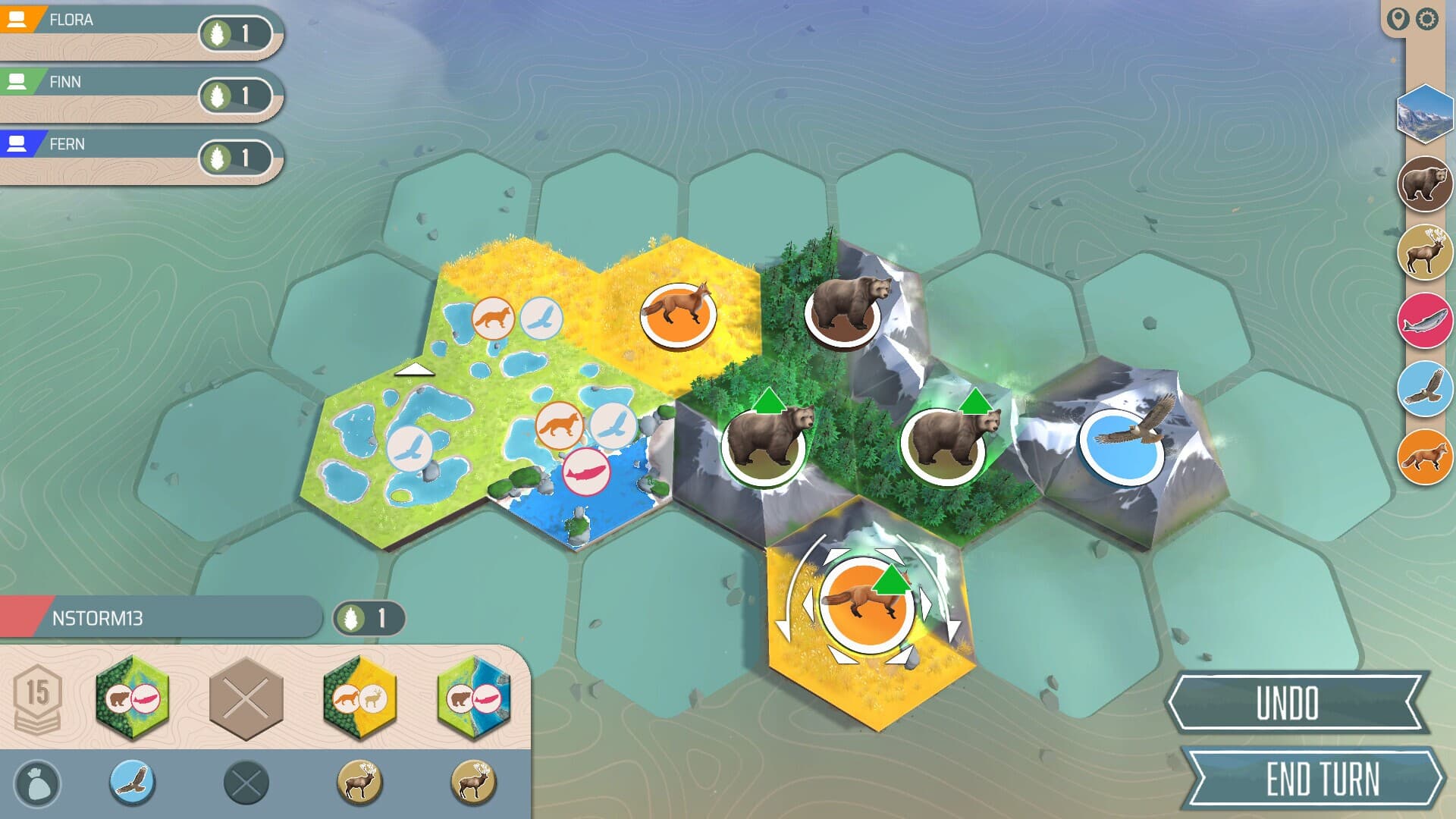Select the forest-wetland bear and salmon tile
This screenshot has width=1456, height=819.
[x=132, y=698]
